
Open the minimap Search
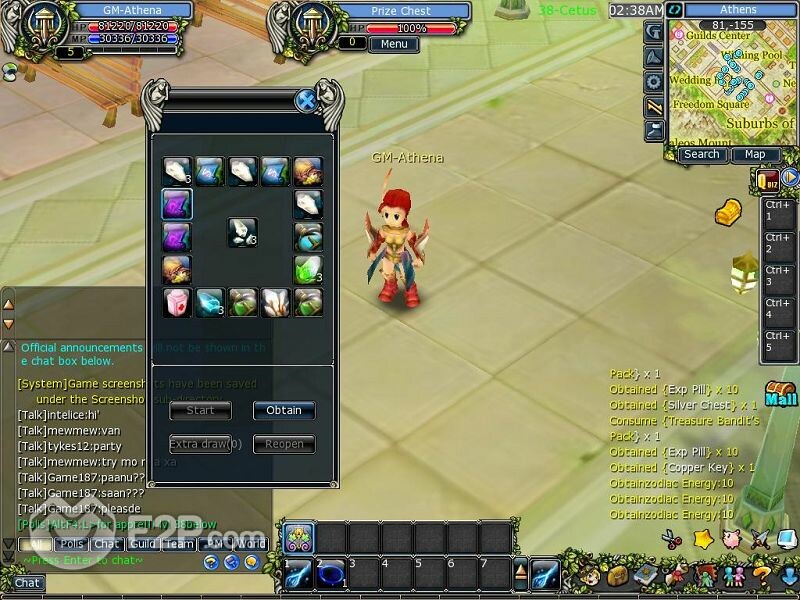(701, 155)
